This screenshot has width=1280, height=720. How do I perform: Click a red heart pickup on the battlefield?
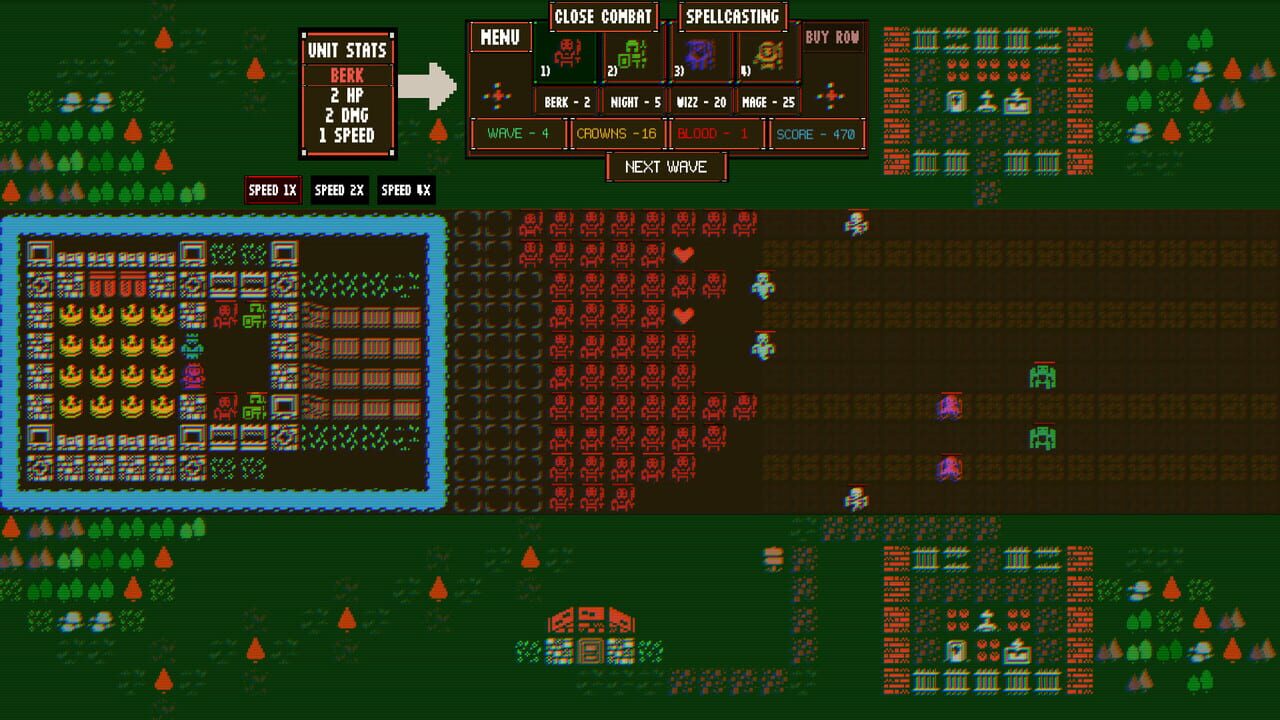684,254
